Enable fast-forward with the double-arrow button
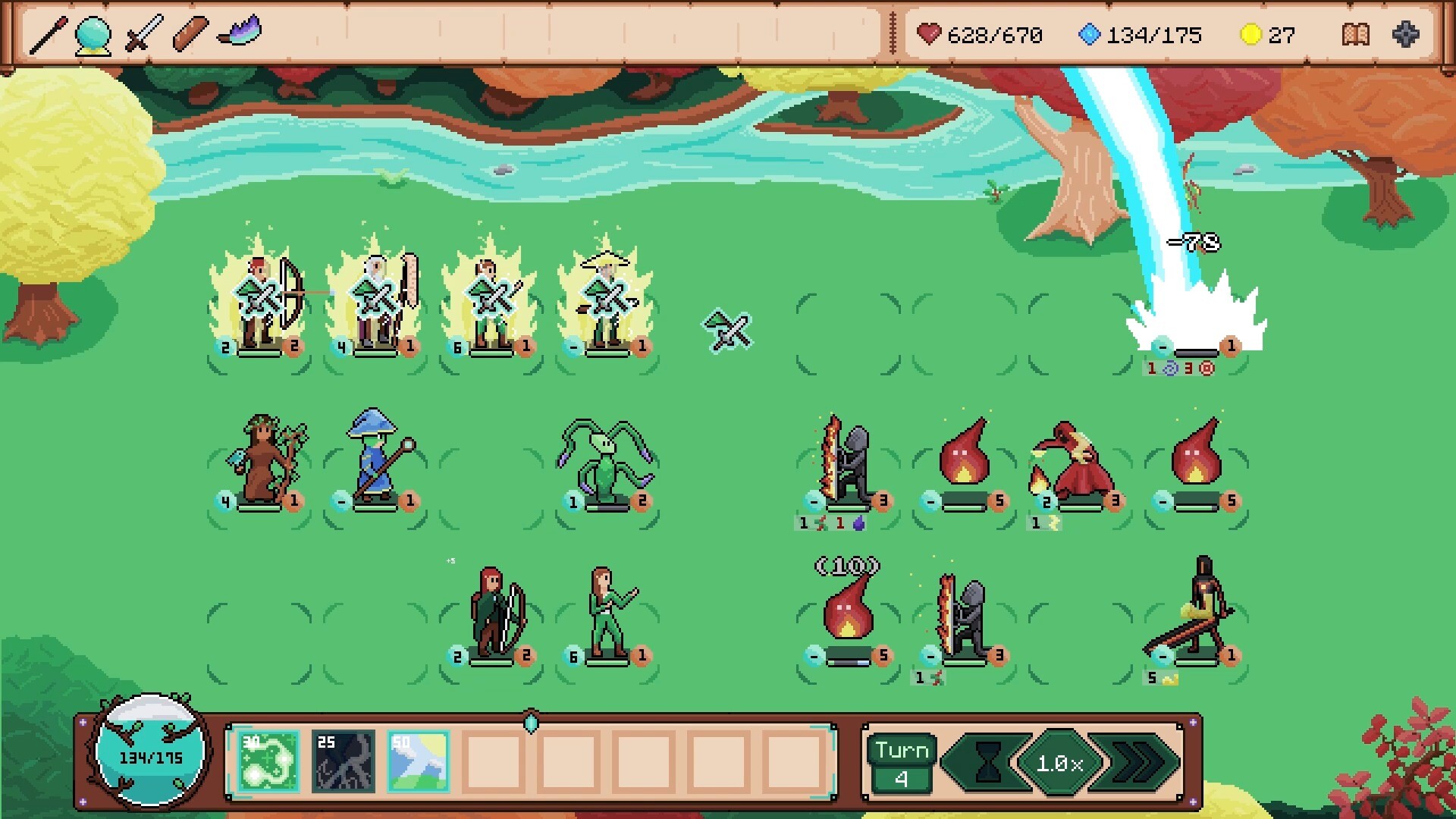Screen dimensions: 1456x819 [x=1139, y=762]
